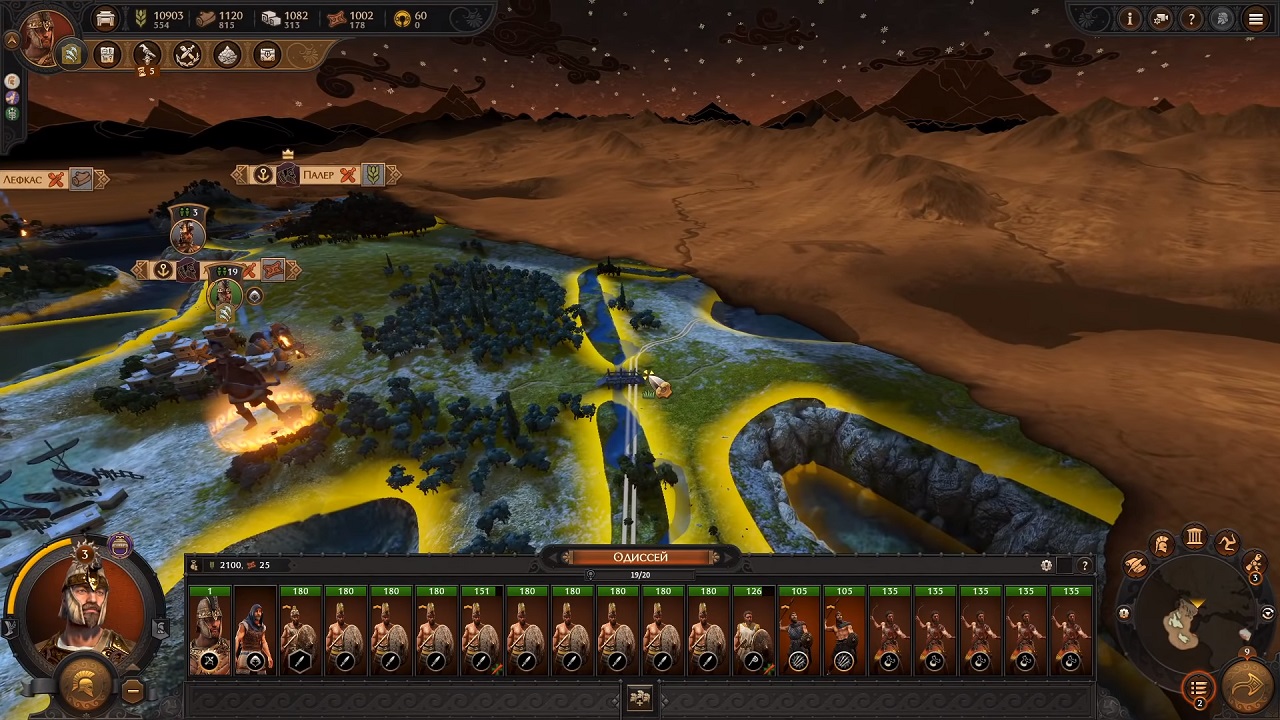Open the help panel with the ? icon

pos(1191,18)
